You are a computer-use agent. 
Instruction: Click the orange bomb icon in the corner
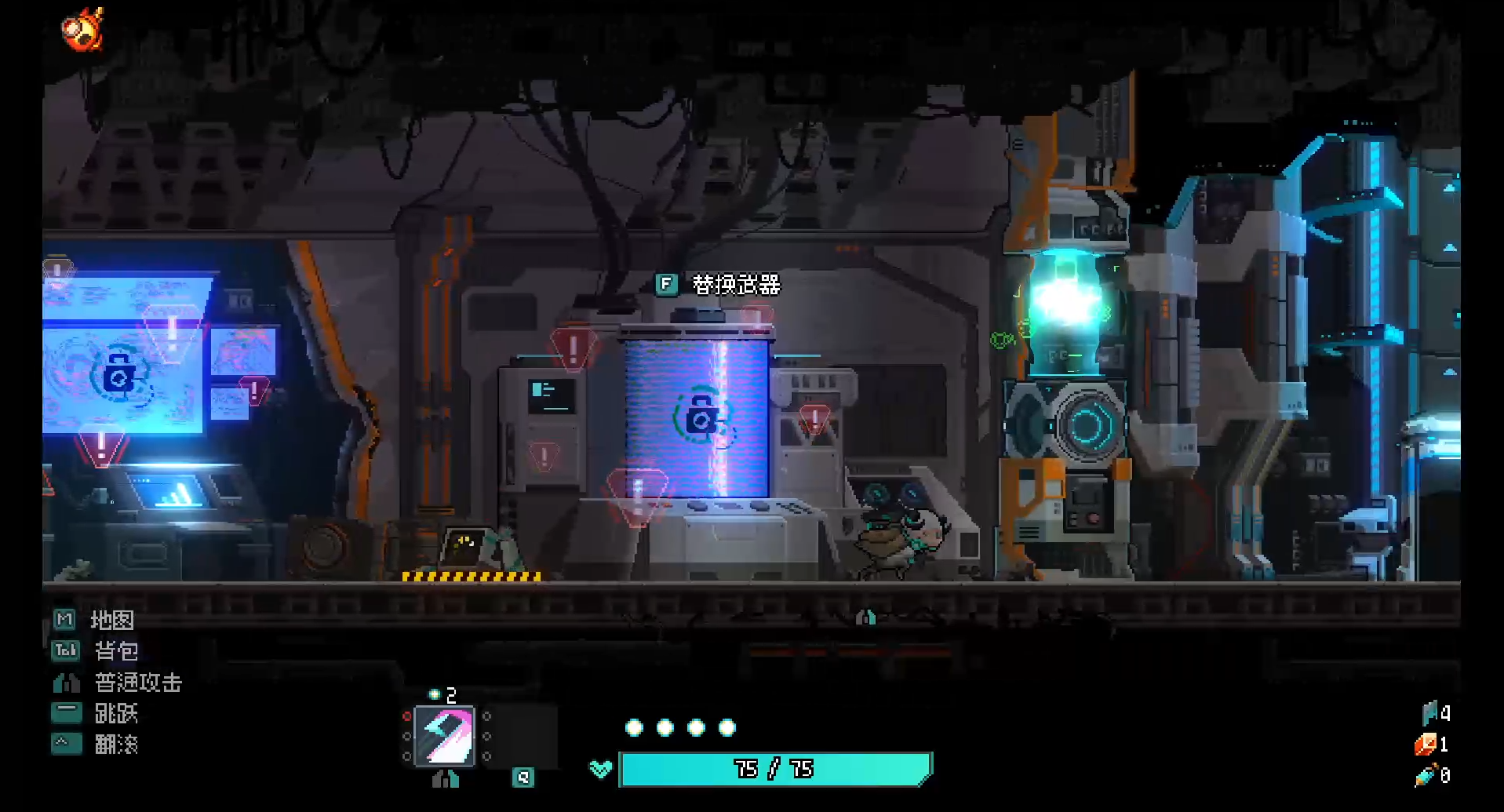(x=82, y=30)
